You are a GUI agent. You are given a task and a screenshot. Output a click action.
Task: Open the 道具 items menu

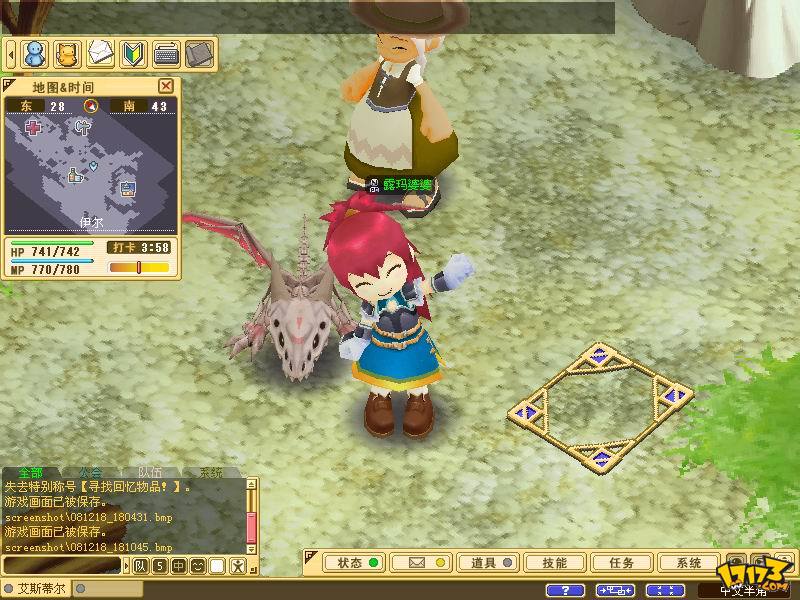[x=488, y=563]
